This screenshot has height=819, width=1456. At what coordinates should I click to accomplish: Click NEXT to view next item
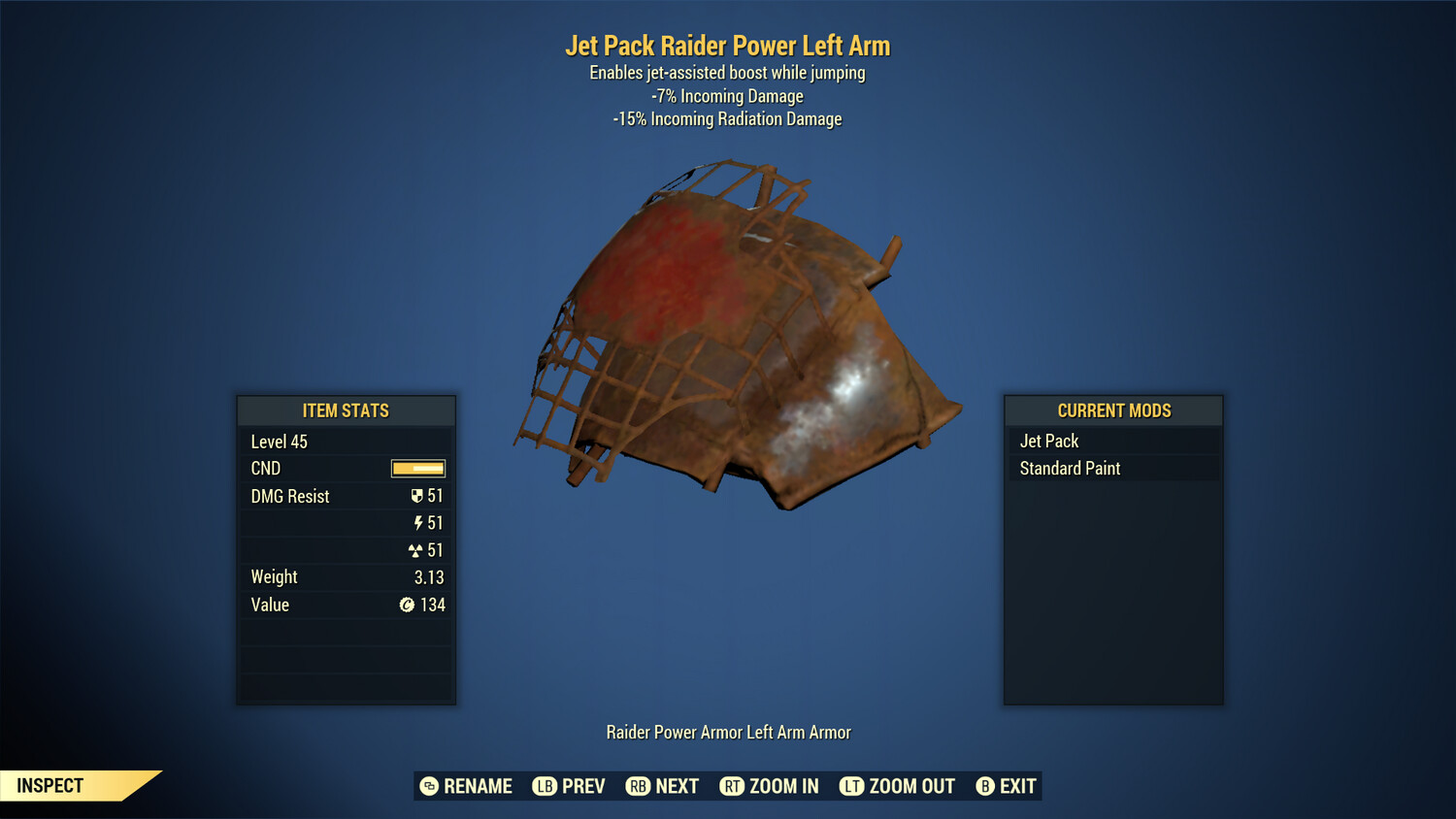[678, 786]
